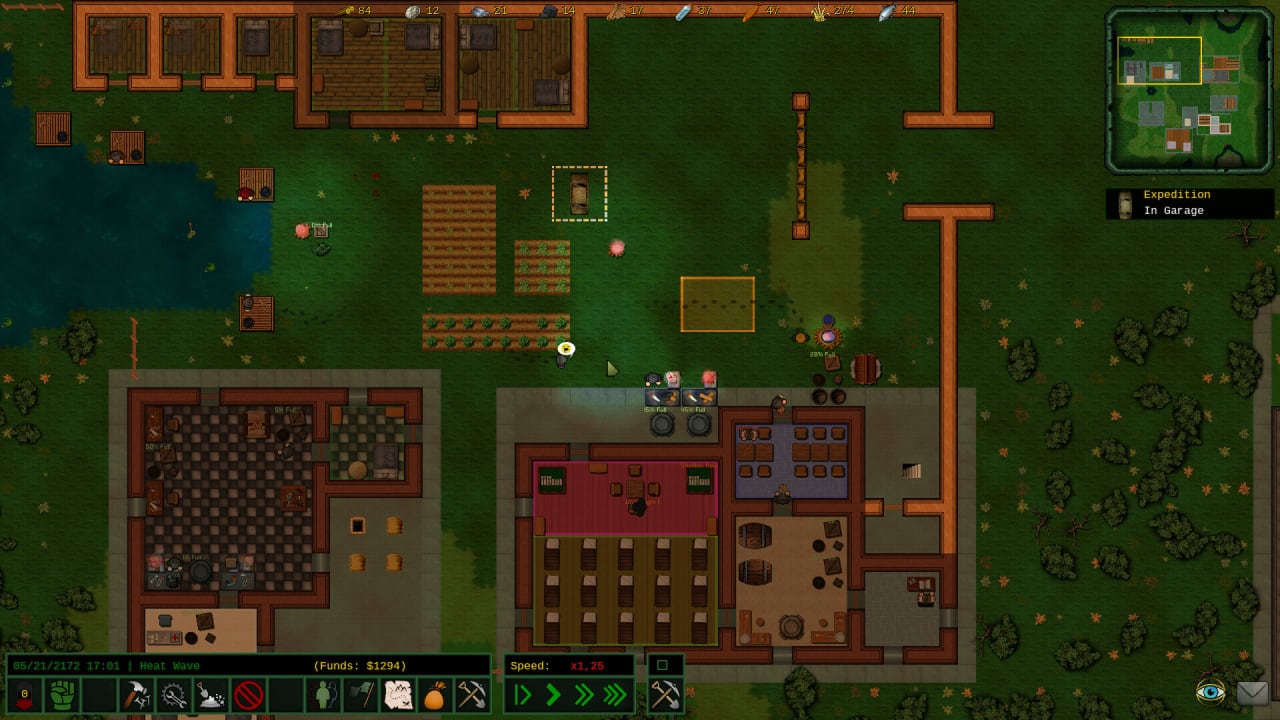Click the red alert counter icon
The height and width of the screenshot is (720, 1280).
[x=24, y=694]
